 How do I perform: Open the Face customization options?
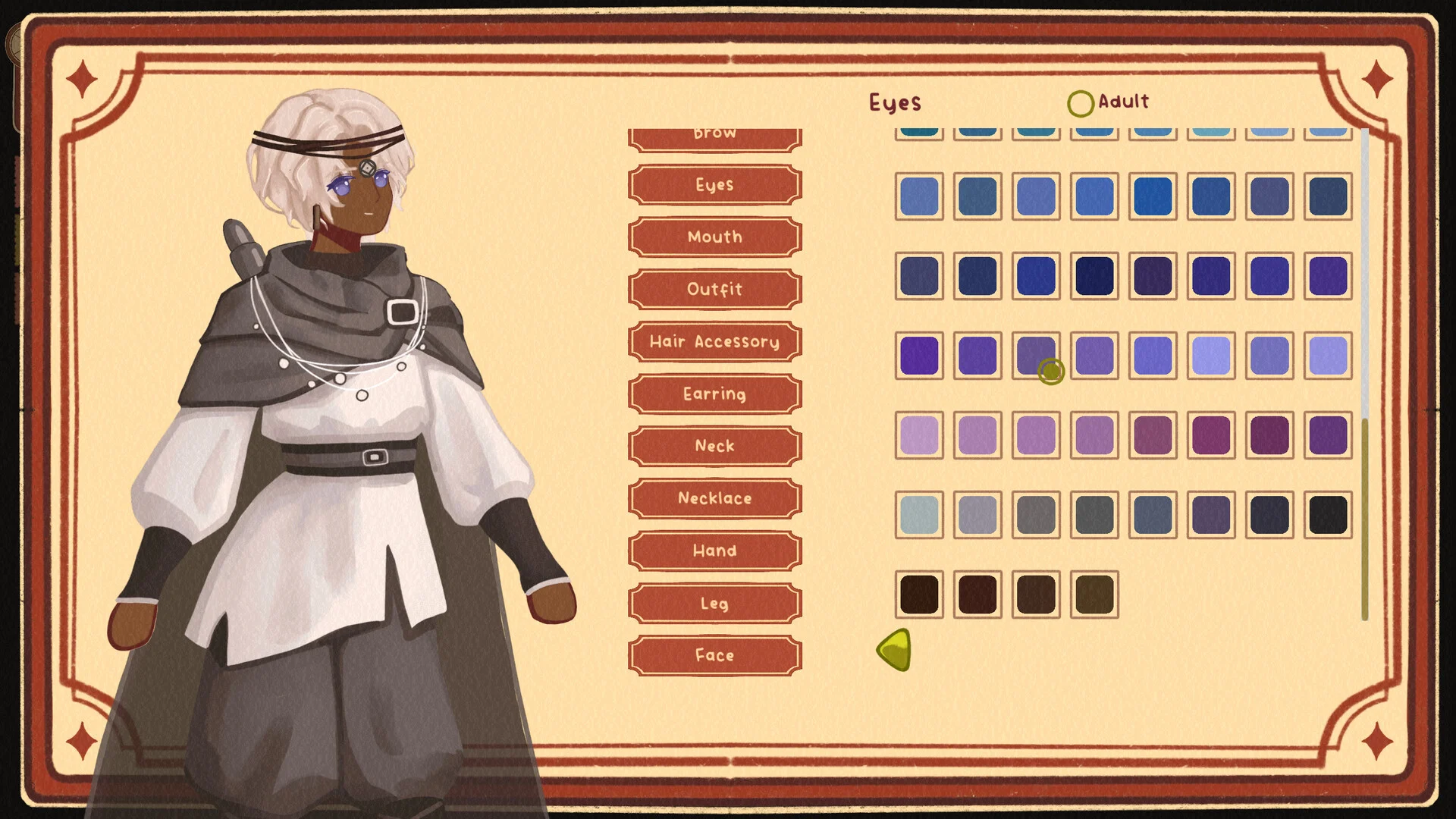(714, 656)
